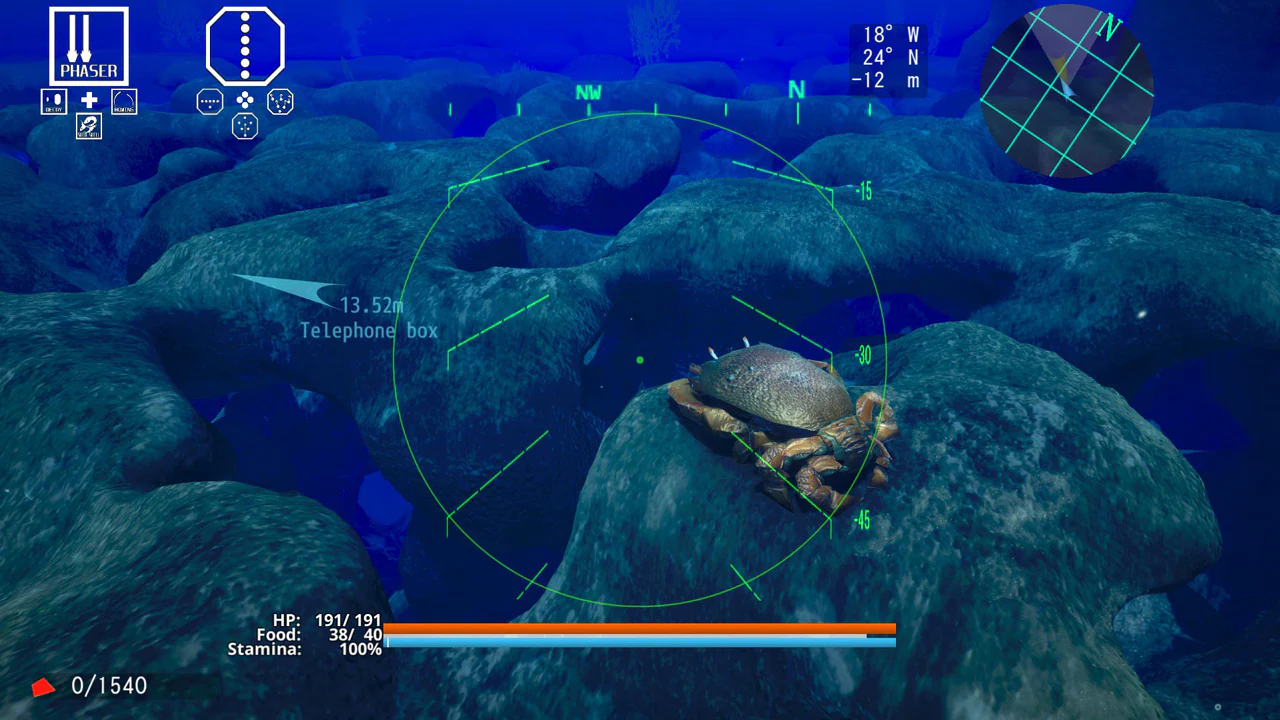Select the diamond cluster formation icon

pos(245,101)
